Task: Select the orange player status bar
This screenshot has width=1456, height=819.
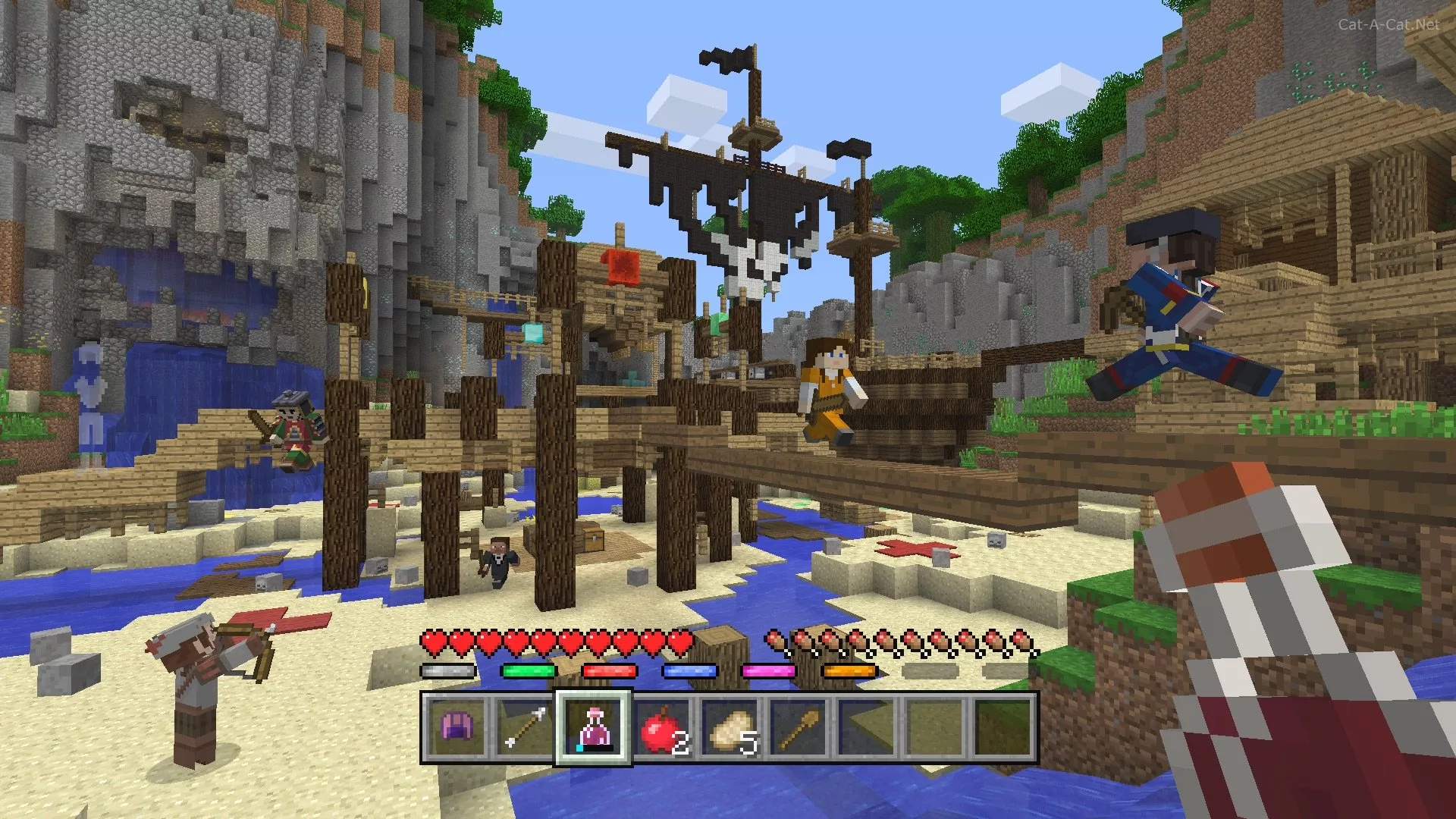Action: pos(851,670)
